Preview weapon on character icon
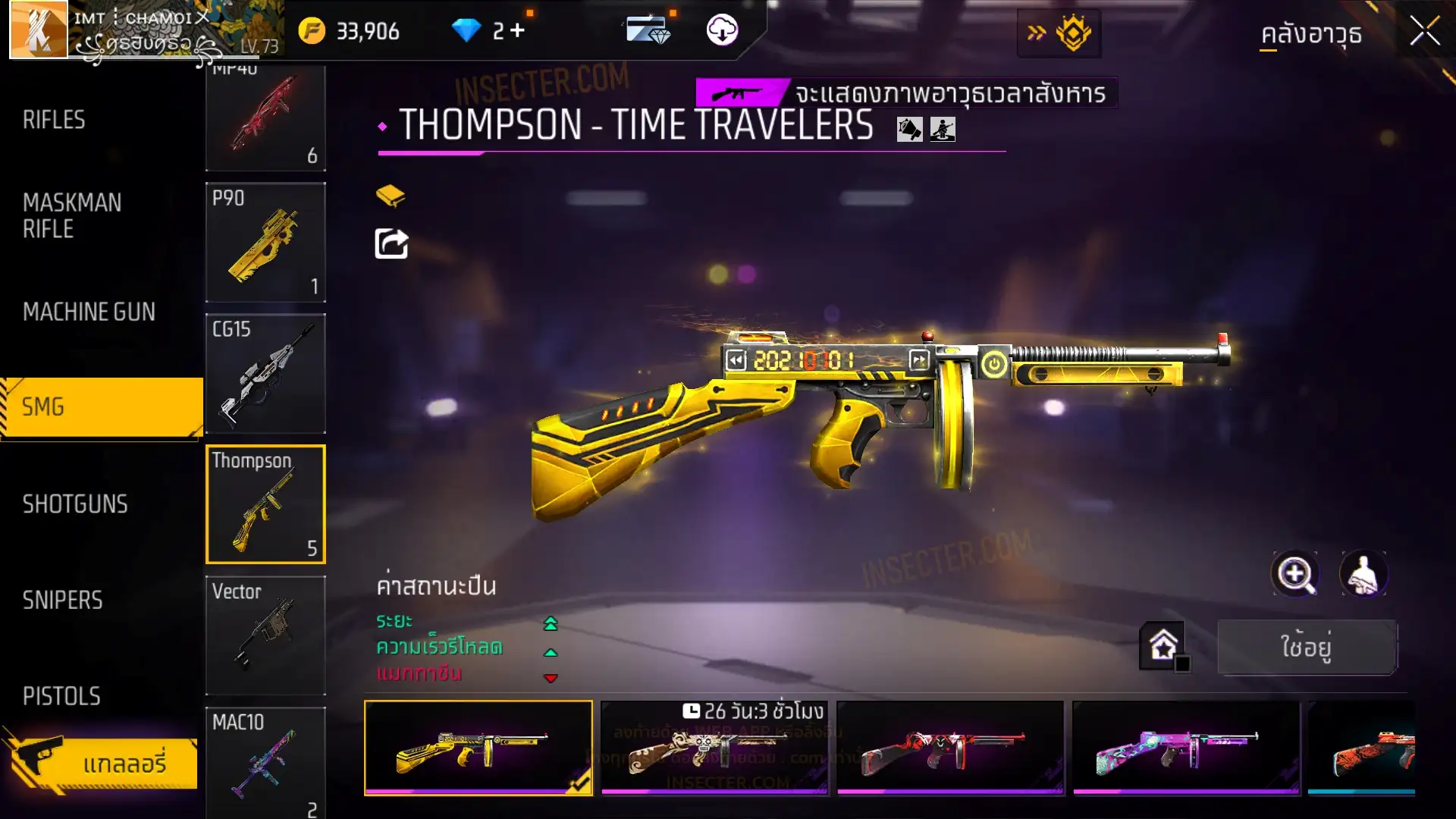This screenshot has height=819, width=1456. point(1363,574)
